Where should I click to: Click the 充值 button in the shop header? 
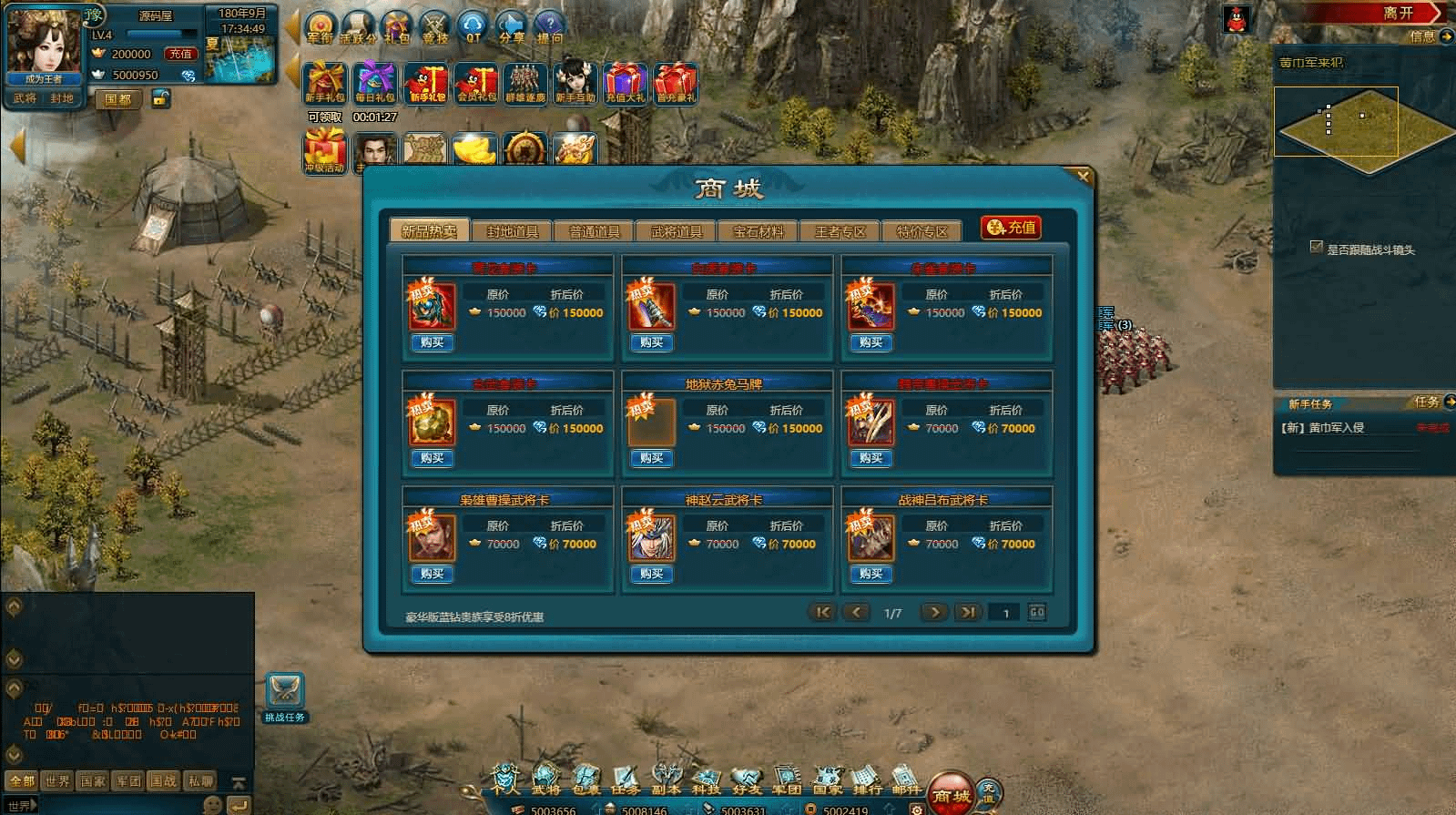[x=1011, y=228]
